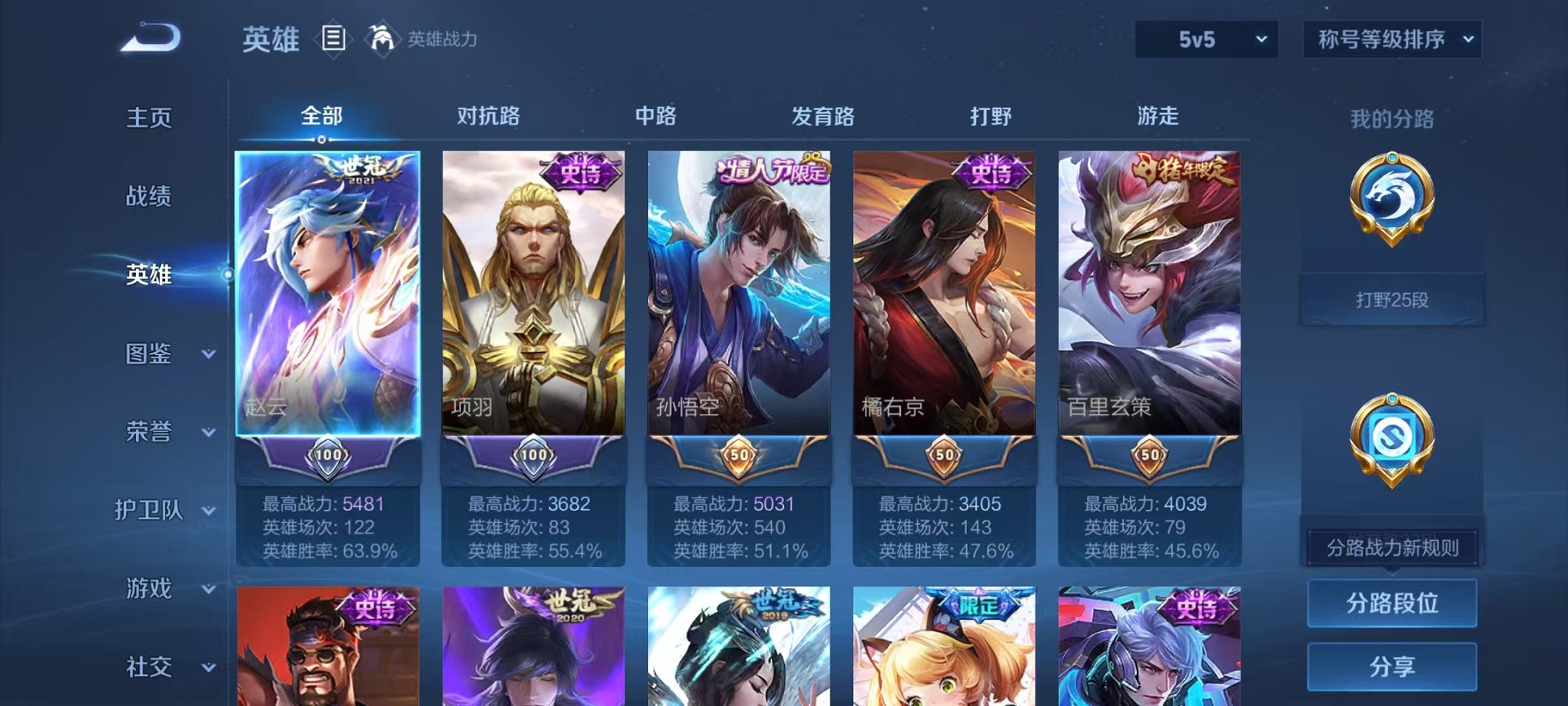Open the hero list detail icon beside 英雄
The height and width of the screenshot is (706, 1568).
[x=334, y=38]
